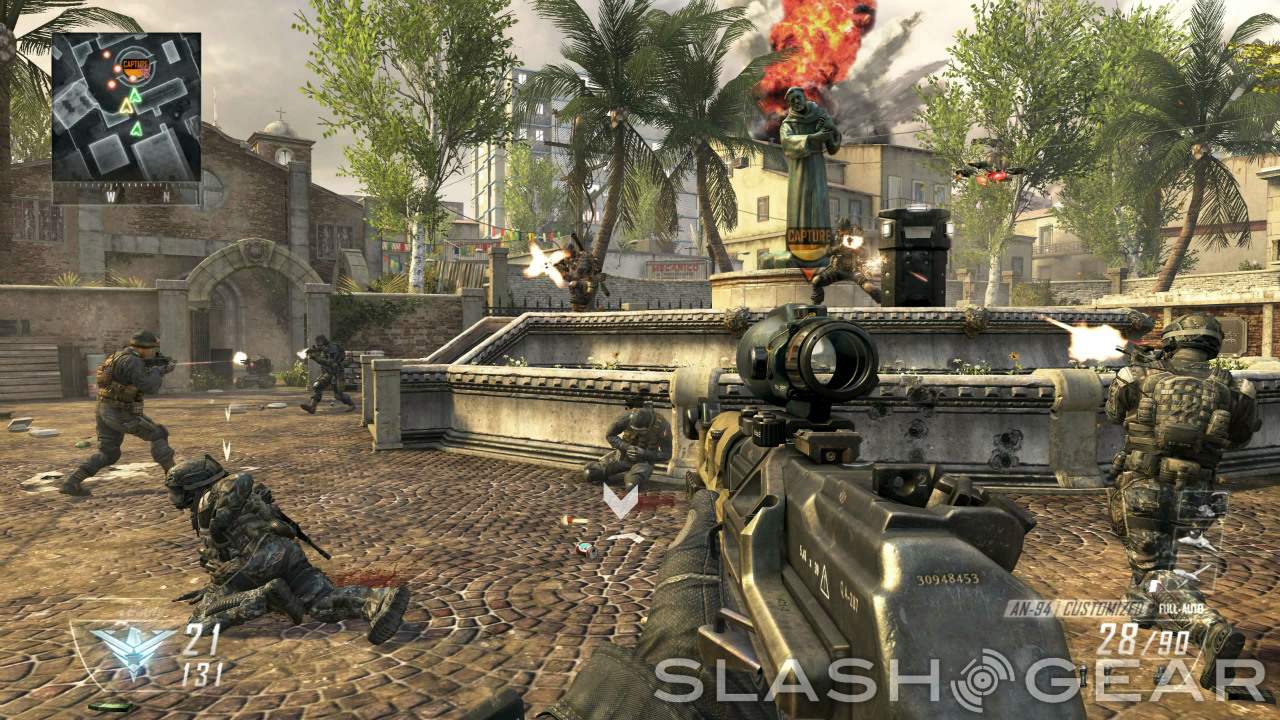Click the yellow player arrow on the minimap
This screenshot has height=720, width=1280.
[x=126, y=105]
